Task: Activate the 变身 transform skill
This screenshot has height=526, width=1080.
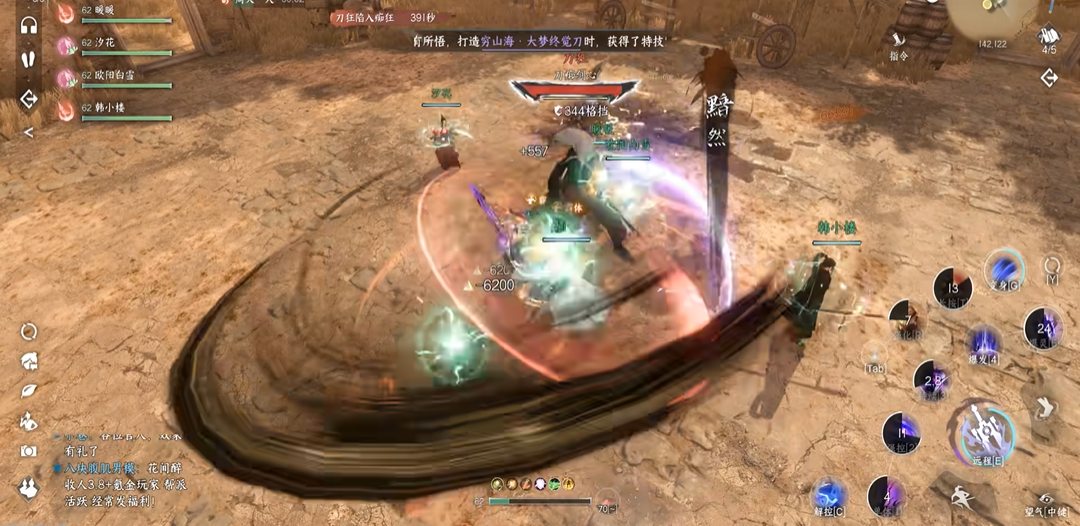Action: click(1003, 268)
